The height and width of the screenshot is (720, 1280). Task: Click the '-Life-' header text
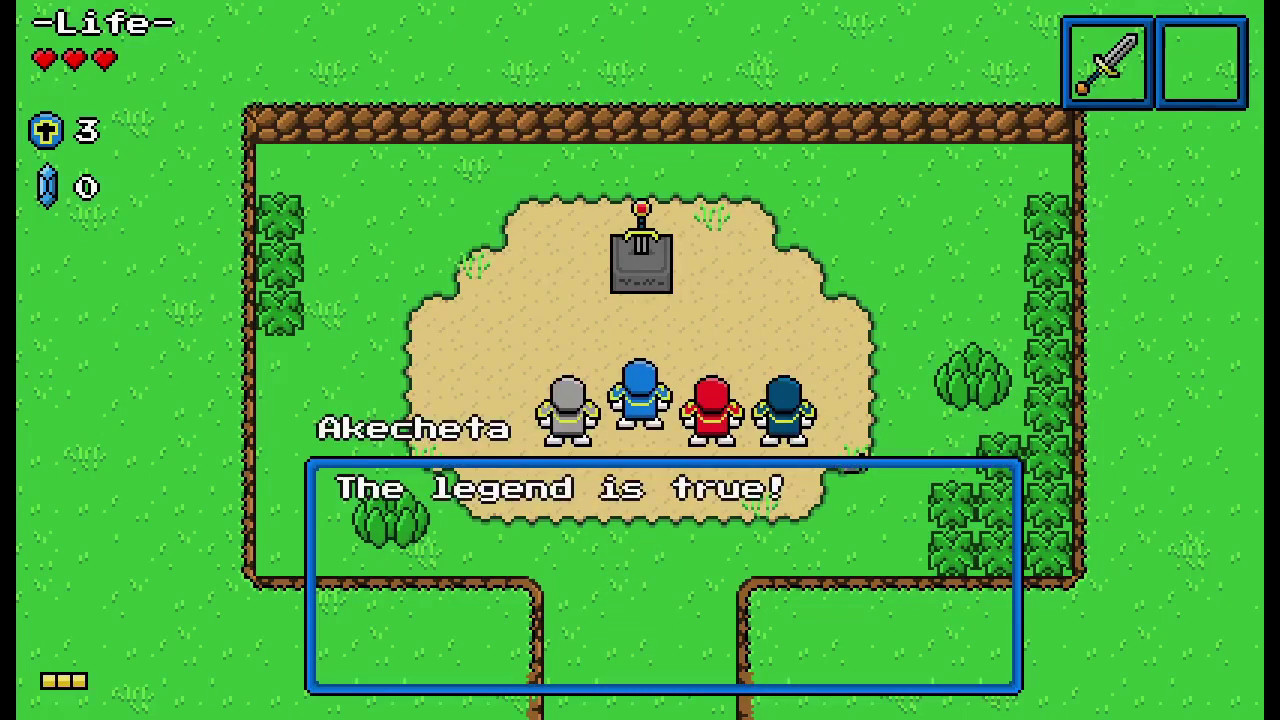pyautogui.click(x=103, y=22)
